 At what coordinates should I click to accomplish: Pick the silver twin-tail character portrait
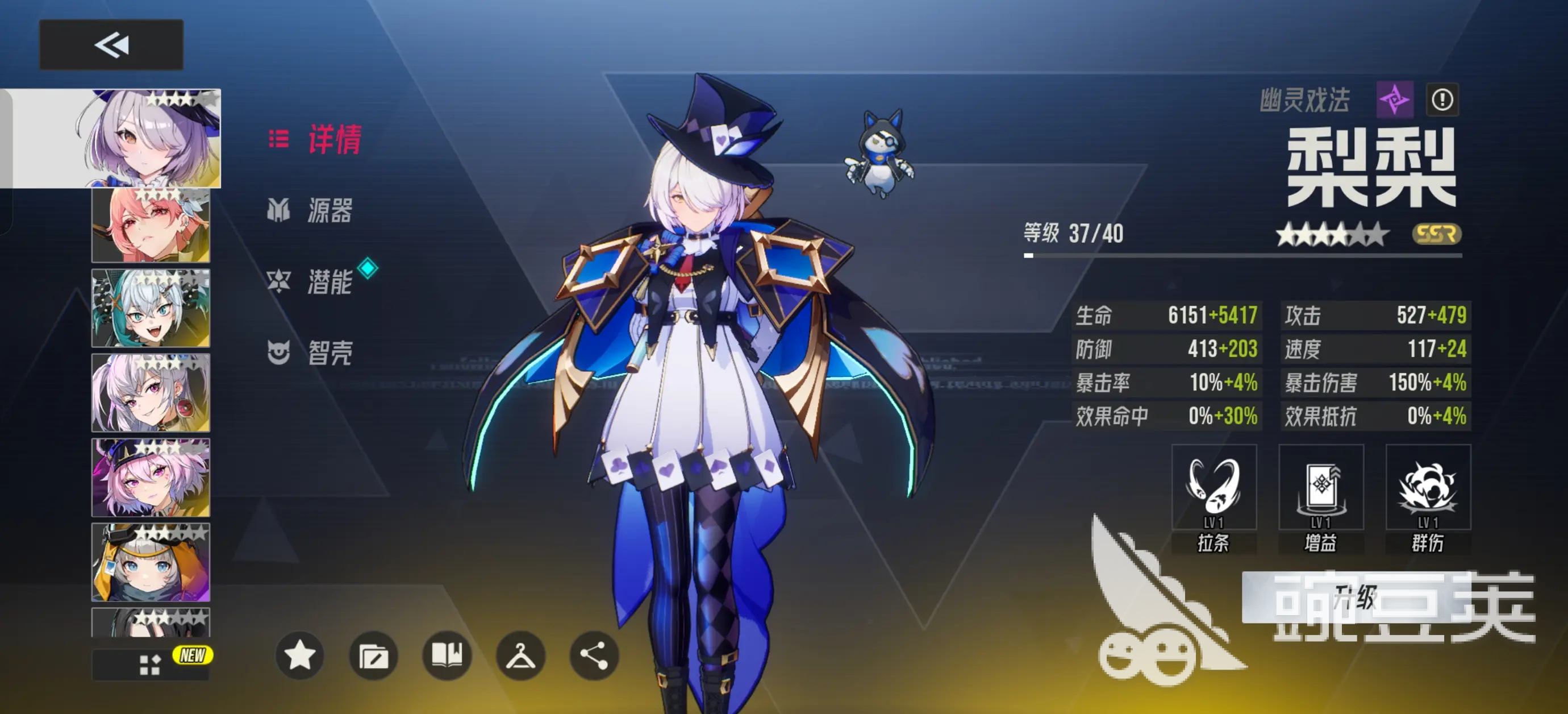(151, 393)
